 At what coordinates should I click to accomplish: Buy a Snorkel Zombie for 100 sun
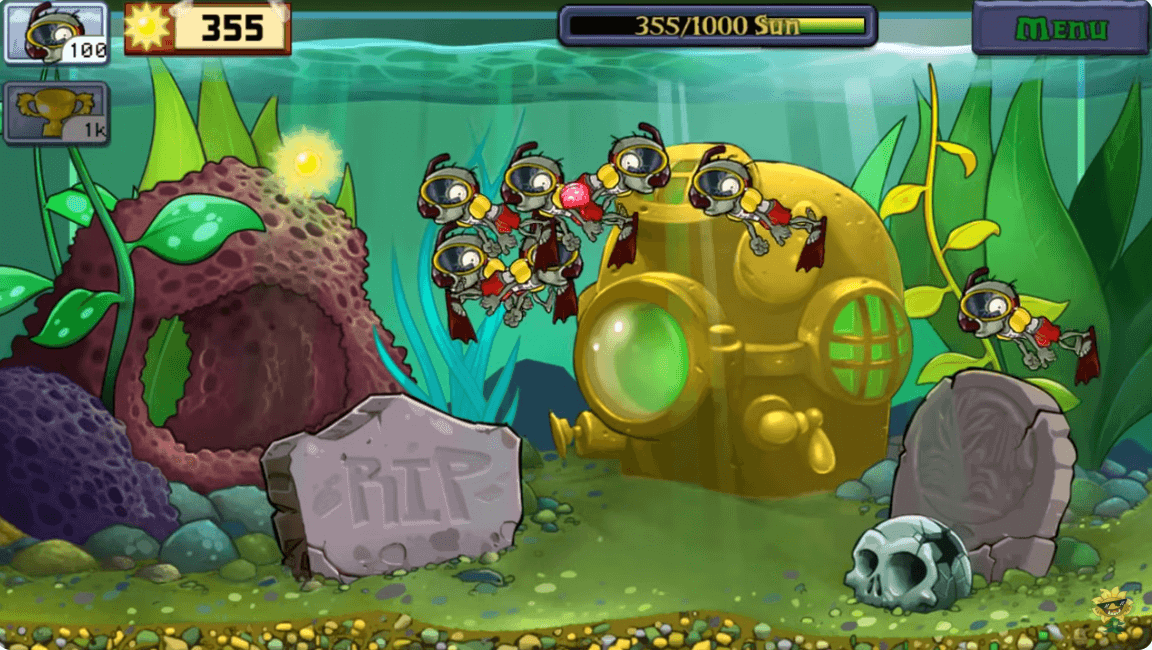56,34
